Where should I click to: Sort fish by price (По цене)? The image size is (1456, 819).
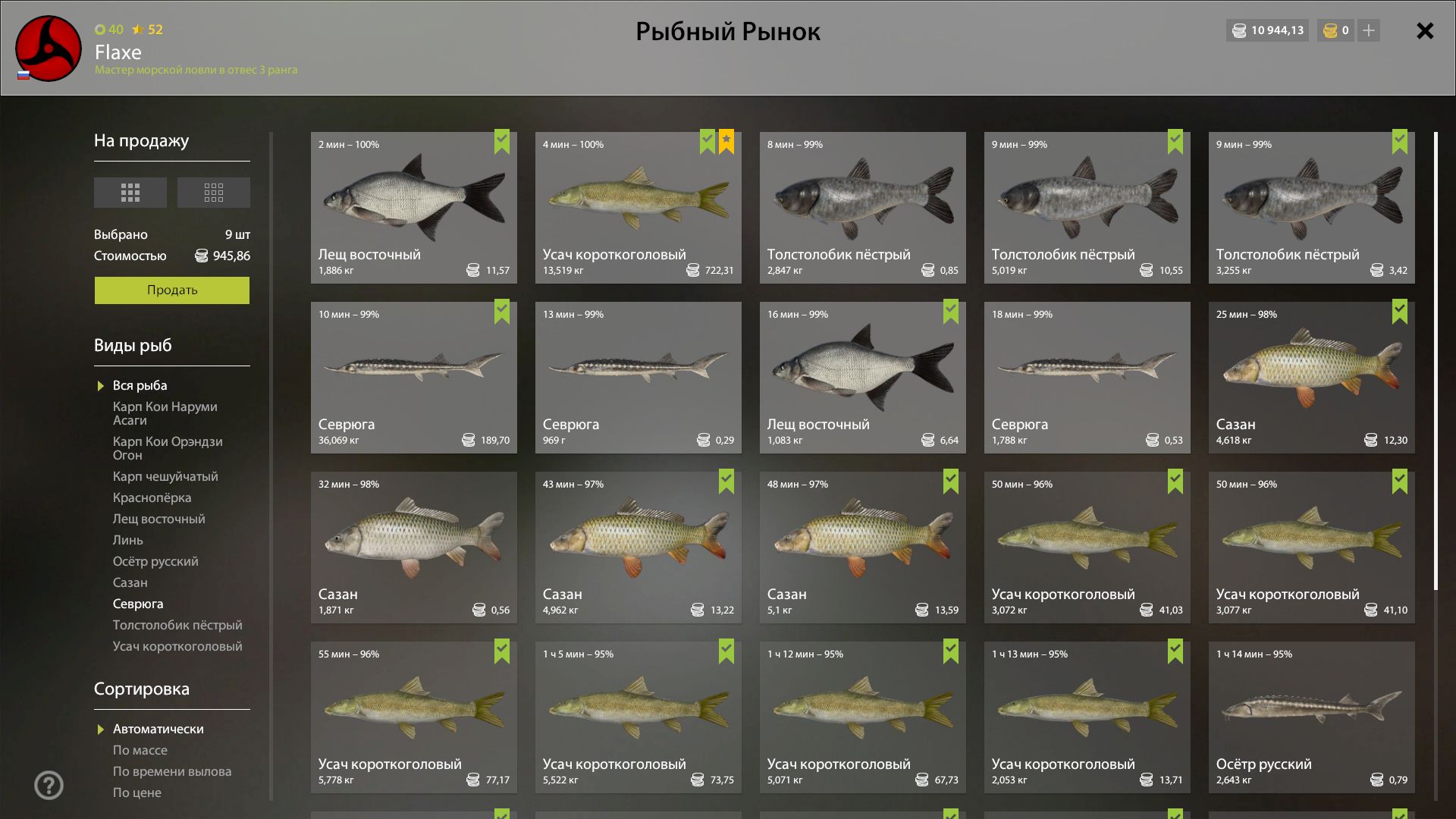[x=137, y=792]
